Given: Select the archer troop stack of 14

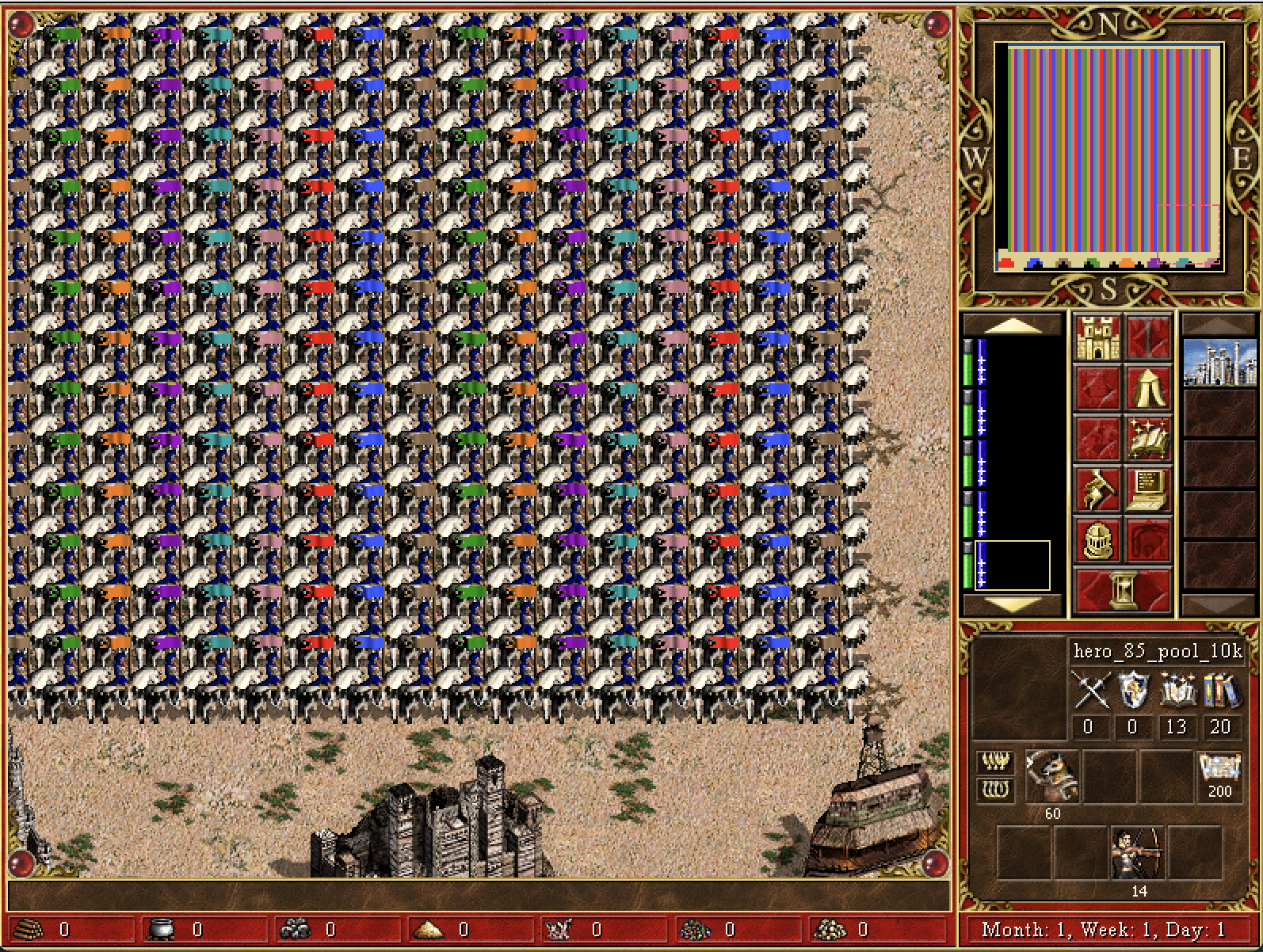Looking at the screenshot, I should pos(1139,853).
